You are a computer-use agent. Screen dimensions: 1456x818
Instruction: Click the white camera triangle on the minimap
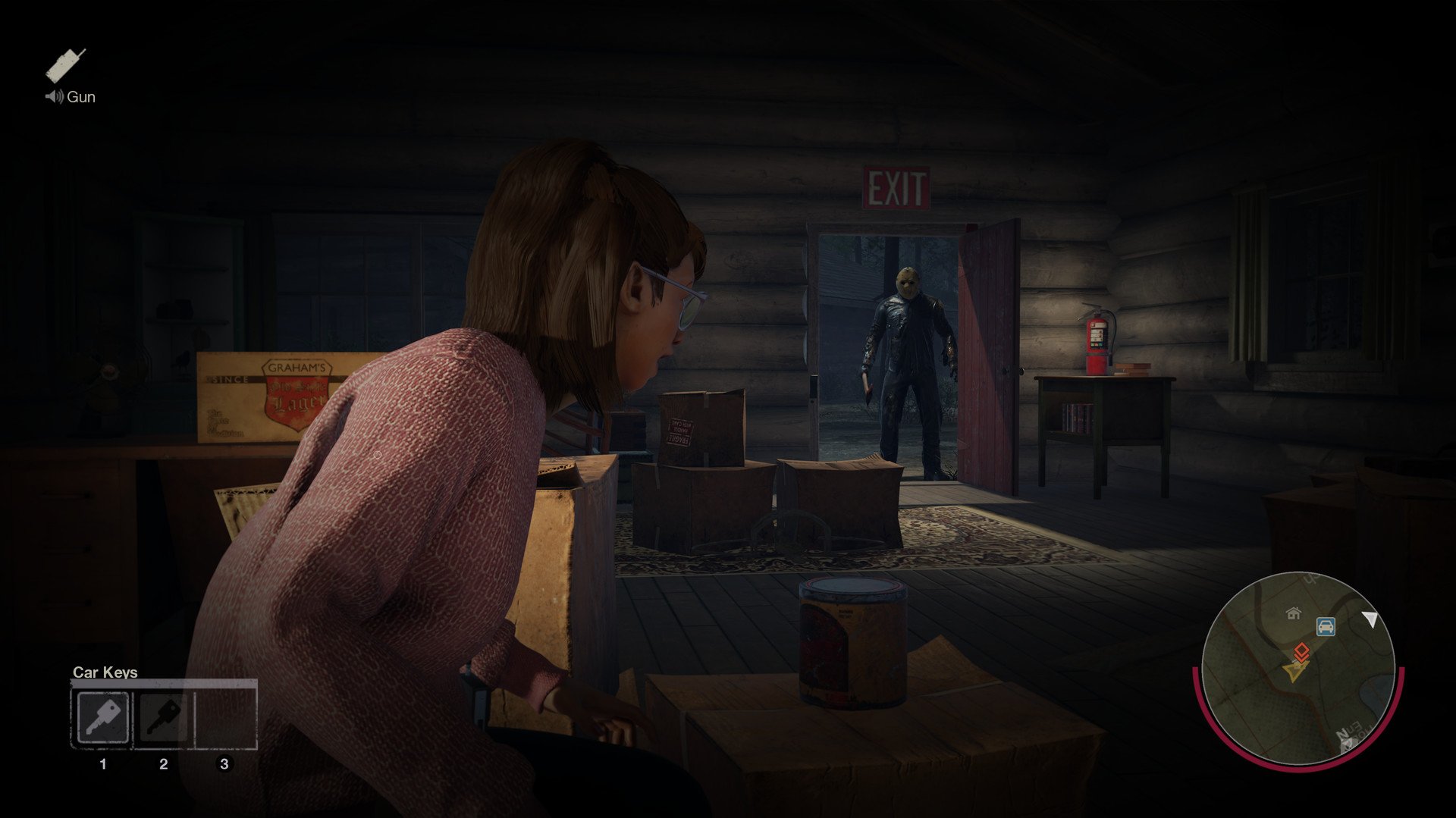(1371, 619)
